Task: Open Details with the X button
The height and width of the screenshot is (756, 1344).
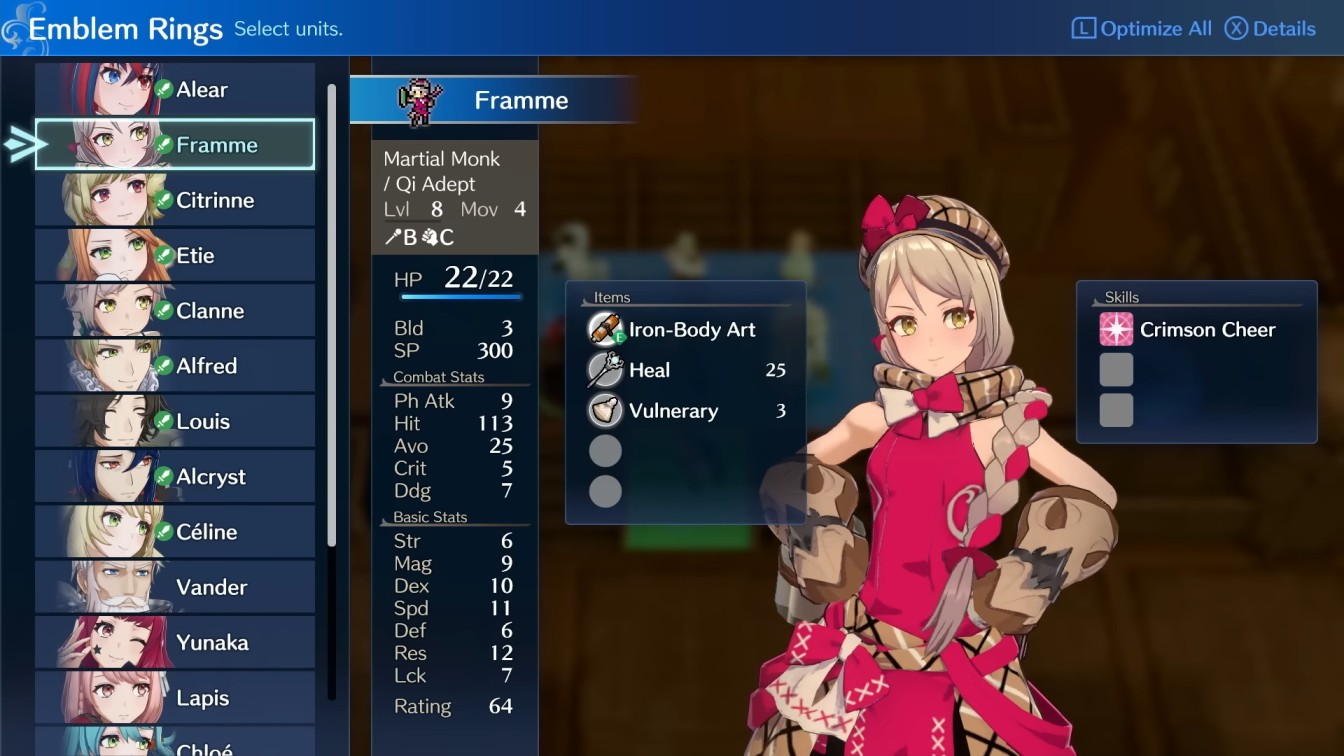Action: [1268, 28]
